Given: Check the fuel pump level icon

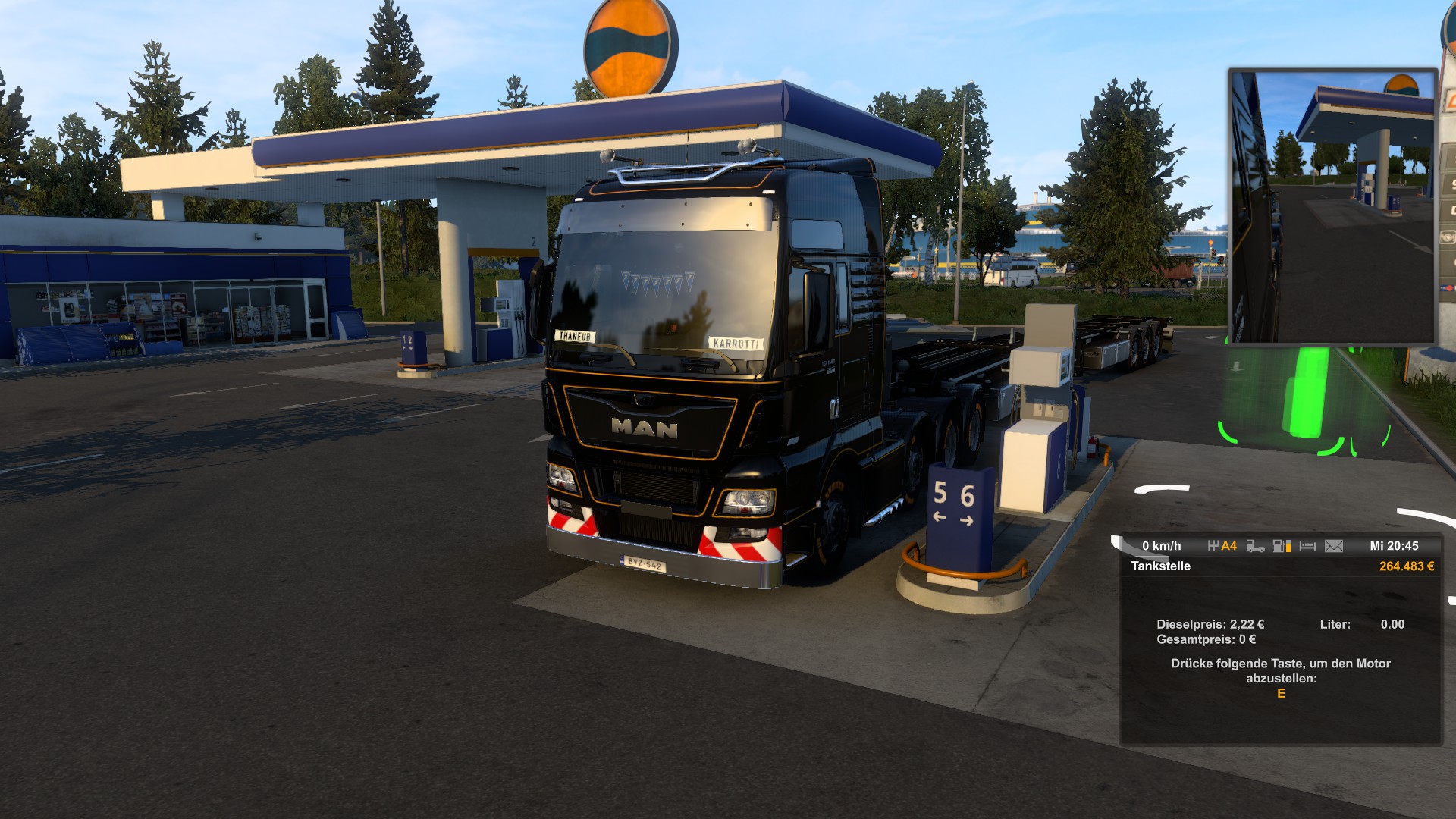Looking at the screenshot, I should [1282, 546].
